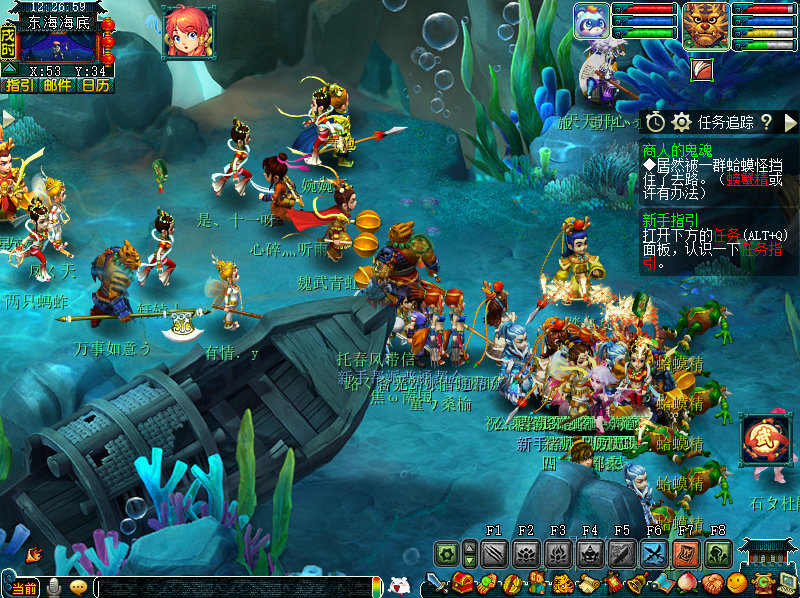Open the 指引 guide button
The height and width of the screenshot is (598, 800).
[18, 86]
